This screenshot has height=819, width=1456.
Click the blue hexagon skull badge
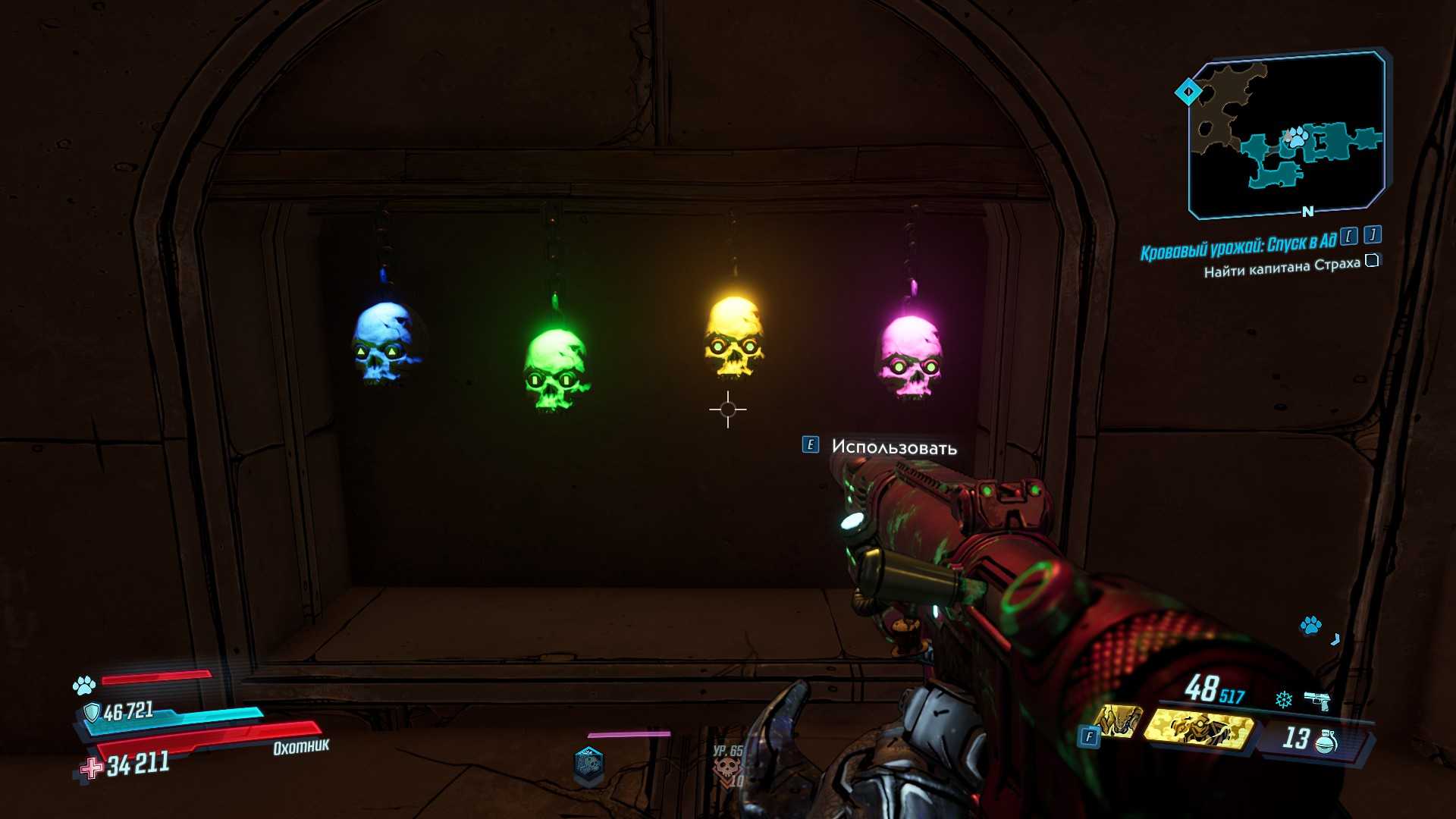pos(588,766)
